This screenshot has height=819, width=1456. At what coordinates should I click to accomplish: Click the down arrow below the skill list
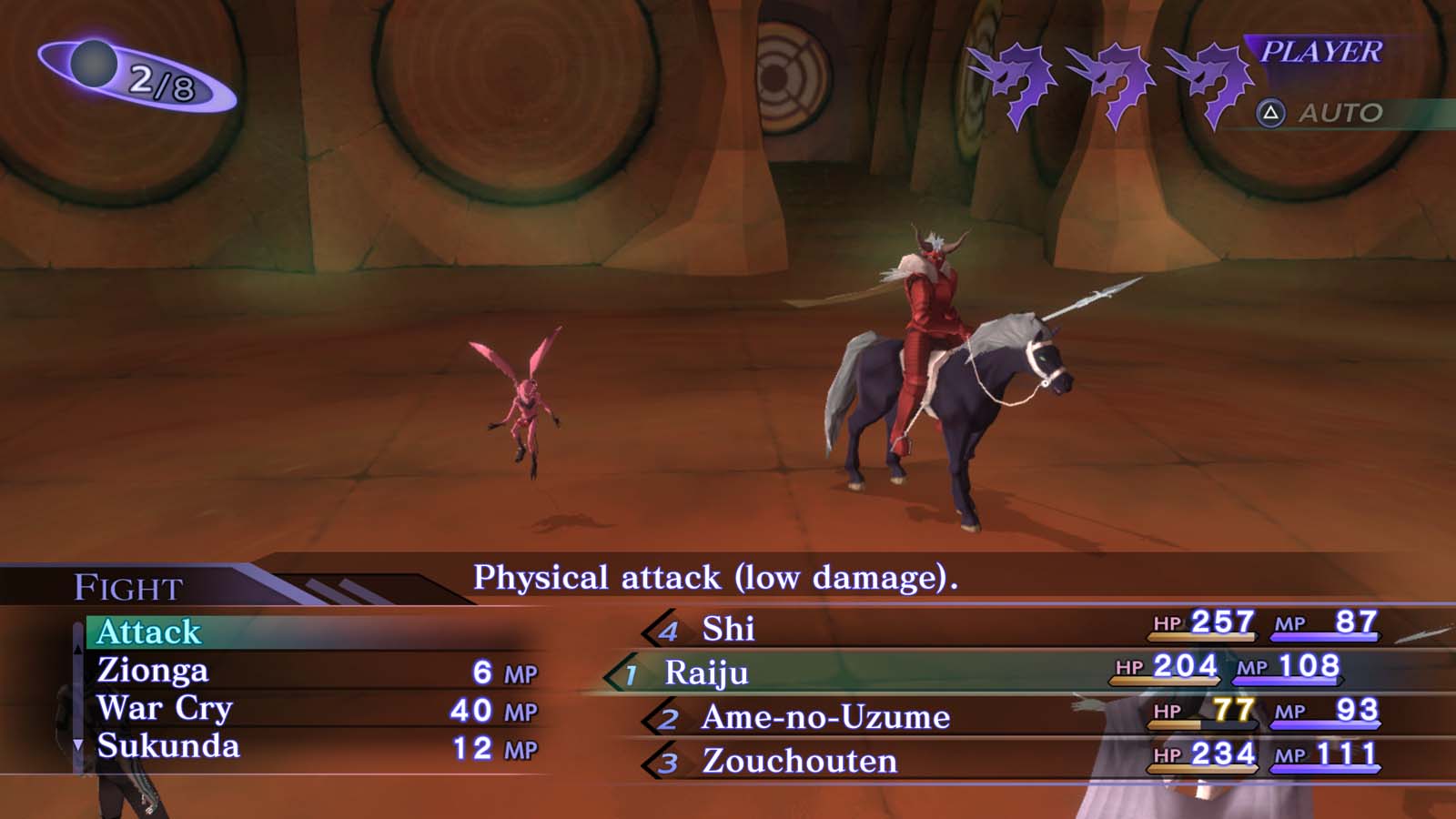tap(77, 744)
